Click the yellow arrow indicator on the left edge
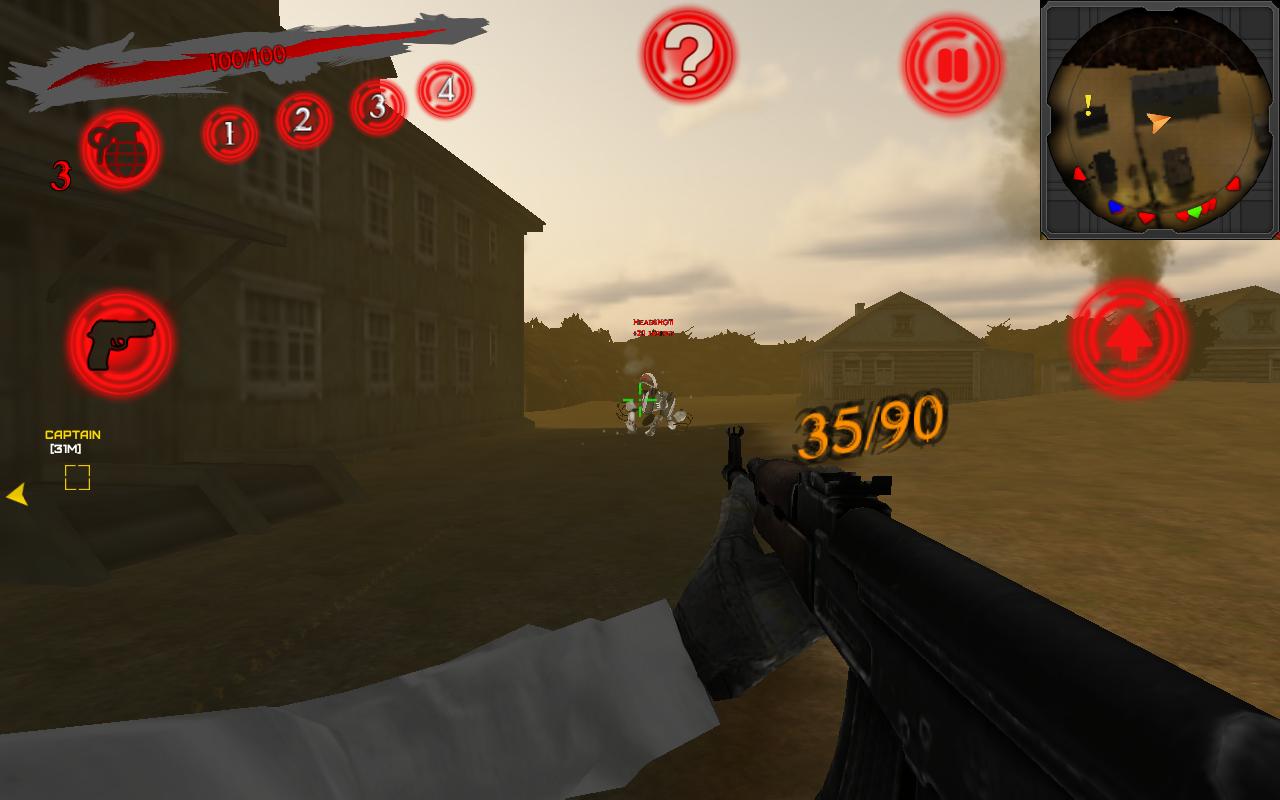Image resolution: width=1280 pixels, height=800 pixels. point(16,493)
